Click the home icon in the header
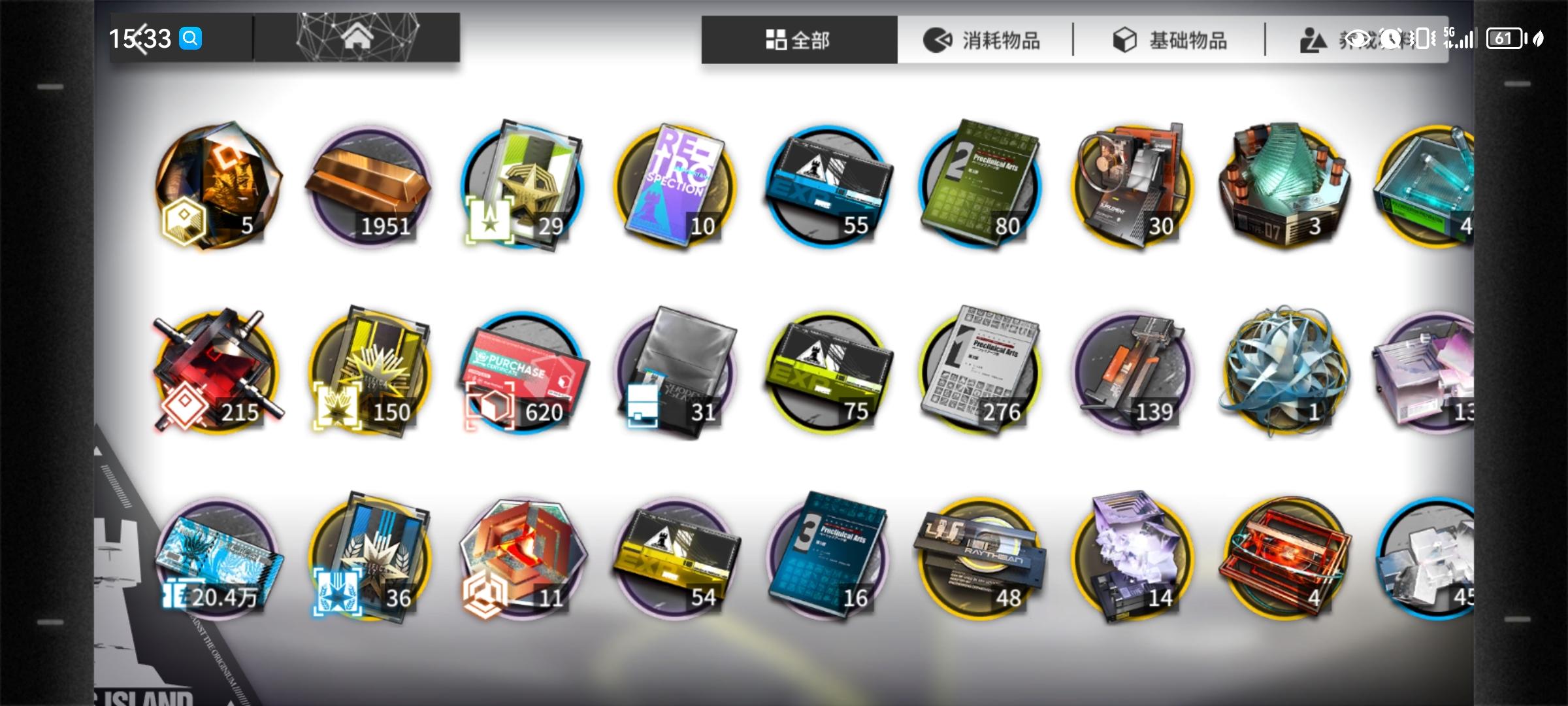This screenshot has width=1568, height=706. pos(357,38)
